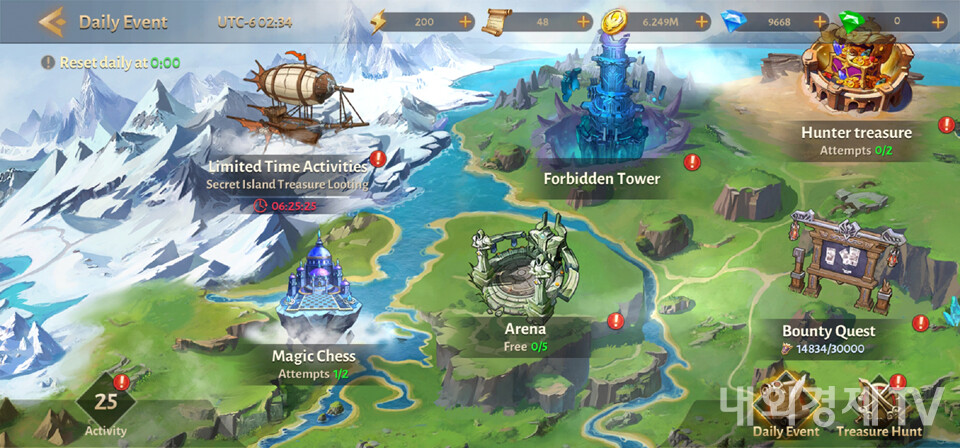Enter the Arena
Screen dimensions: 960x448
(x=525, y=280)
